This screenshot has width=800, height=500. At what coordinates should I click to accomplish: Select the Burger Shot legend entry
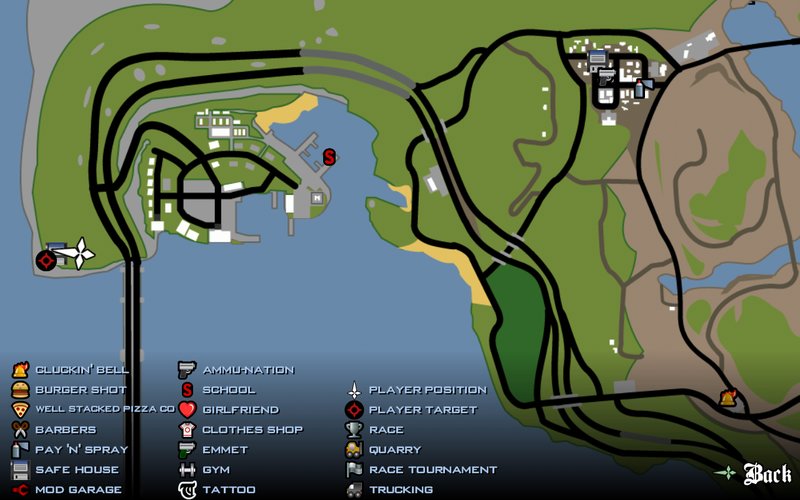tap(81, 390)
